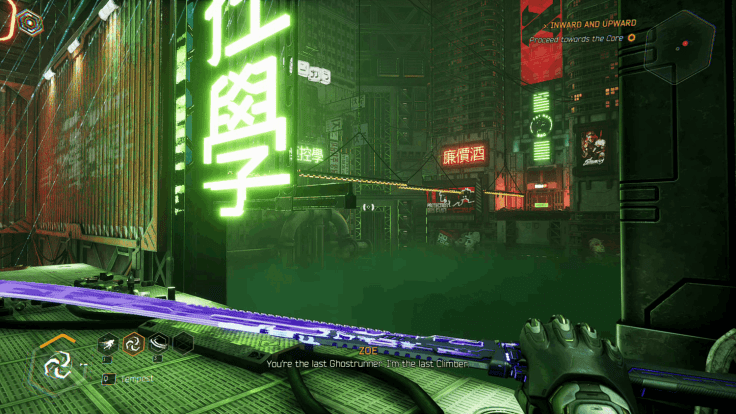Pick the curved slash wave ability icon
Viewport: 736px width, 414px height.
(157, 344)
